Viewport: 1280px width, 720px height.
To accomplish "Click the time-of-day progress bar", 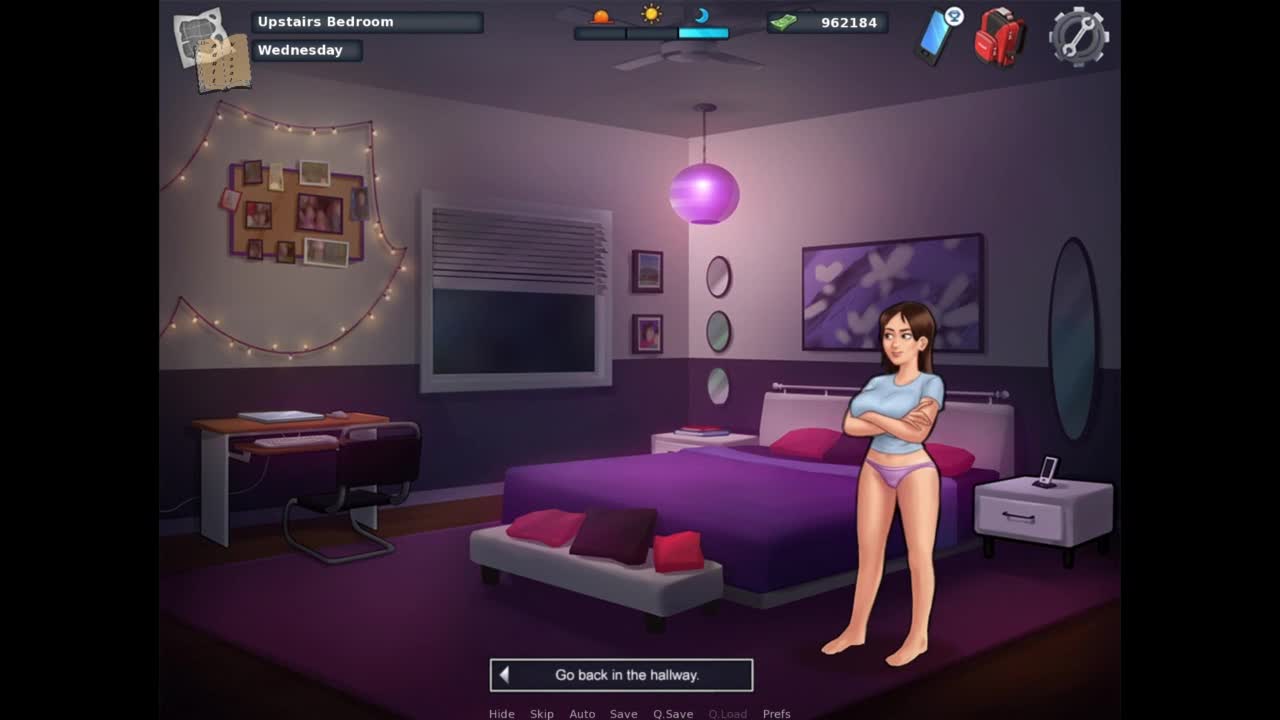I will click(651, 33).
